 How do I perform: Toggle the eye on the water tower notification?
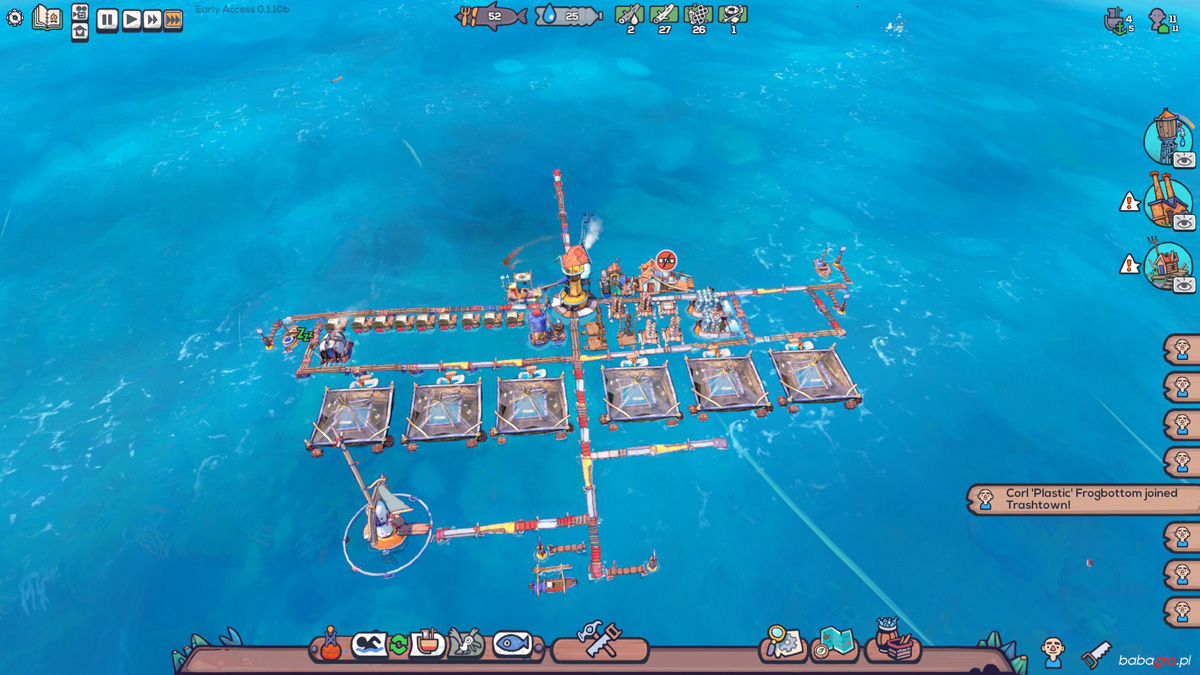[x=1185, y=160]
